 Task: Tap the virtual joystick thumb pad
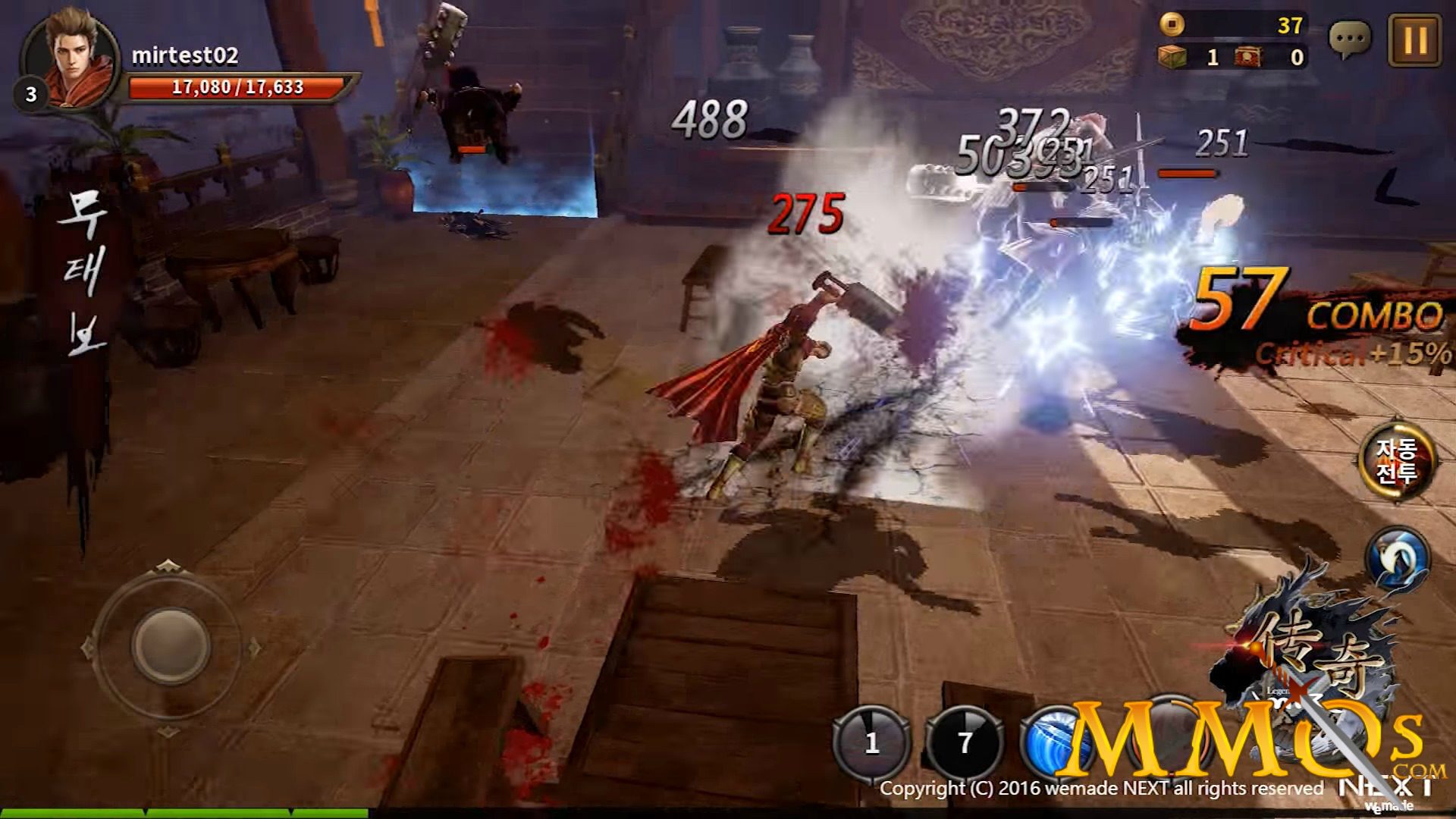click(170, 646)
